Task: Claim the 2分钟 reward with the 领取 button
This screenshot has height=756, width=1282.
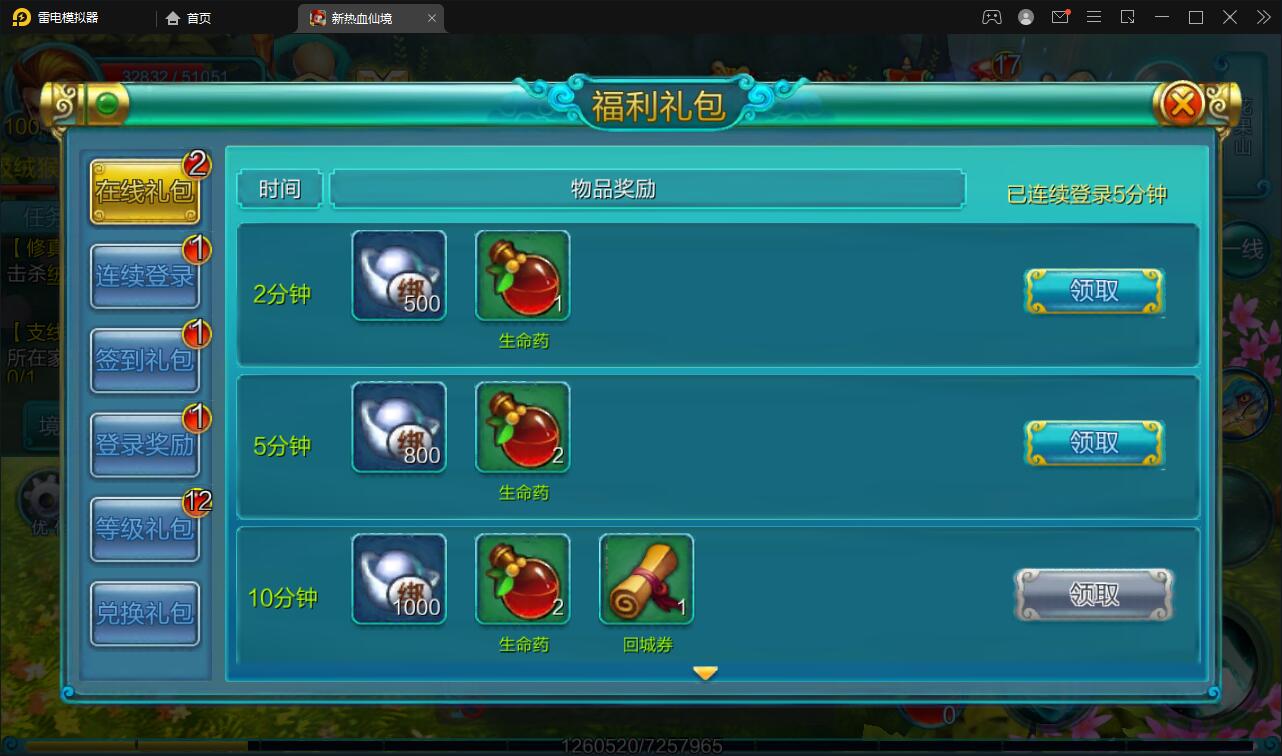Action: (x=1093, y=289)
